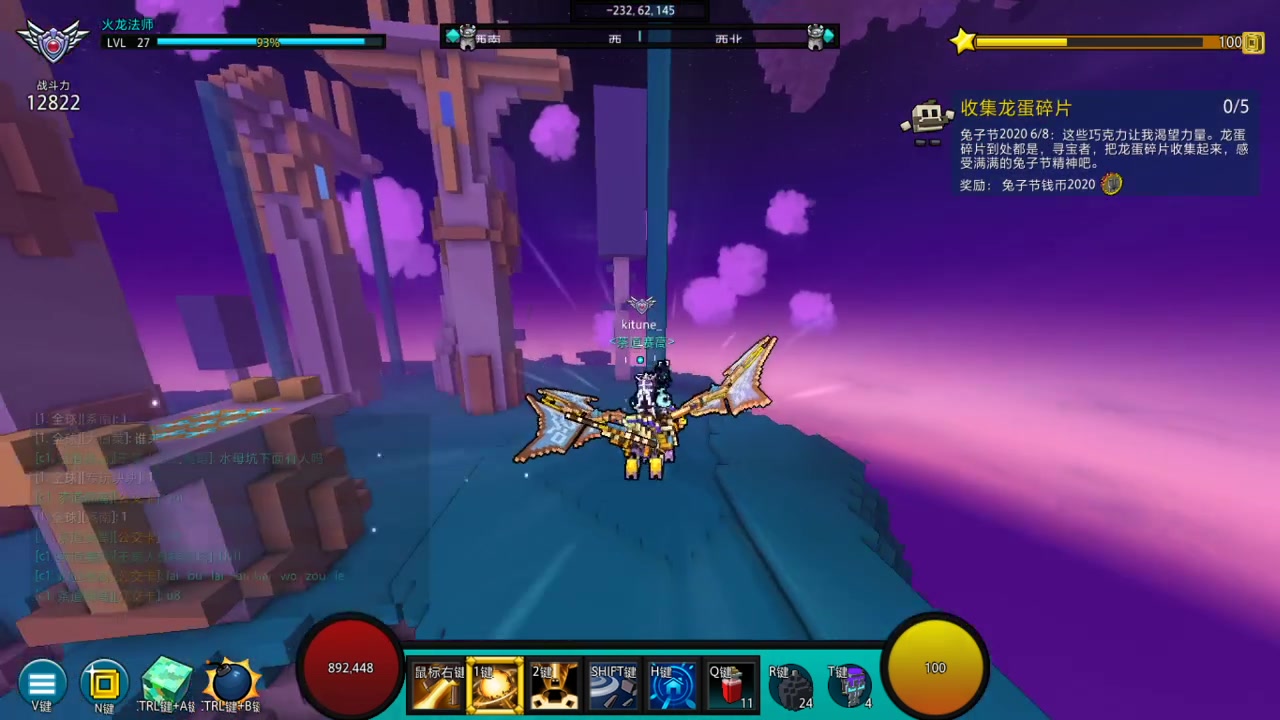The width and height of the screenshot is (1280, 720).
Task: Select the blue bomb icon
Action: [x=232, y=683]
